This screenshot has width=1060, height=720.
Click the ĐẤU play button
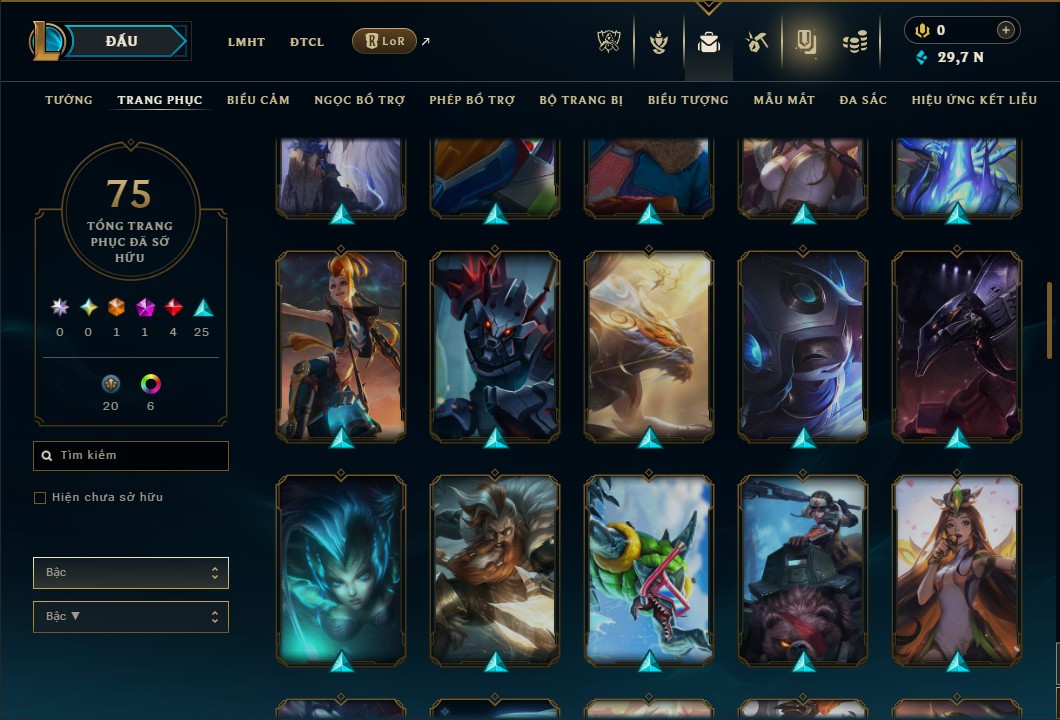tap(122, 41)
